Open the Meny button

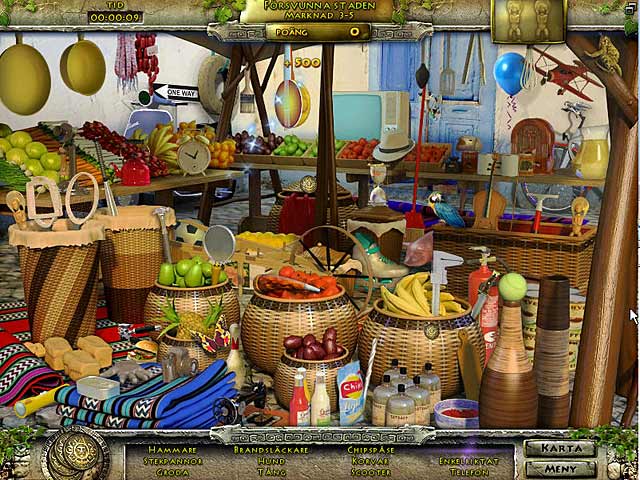tap(560, 467)
